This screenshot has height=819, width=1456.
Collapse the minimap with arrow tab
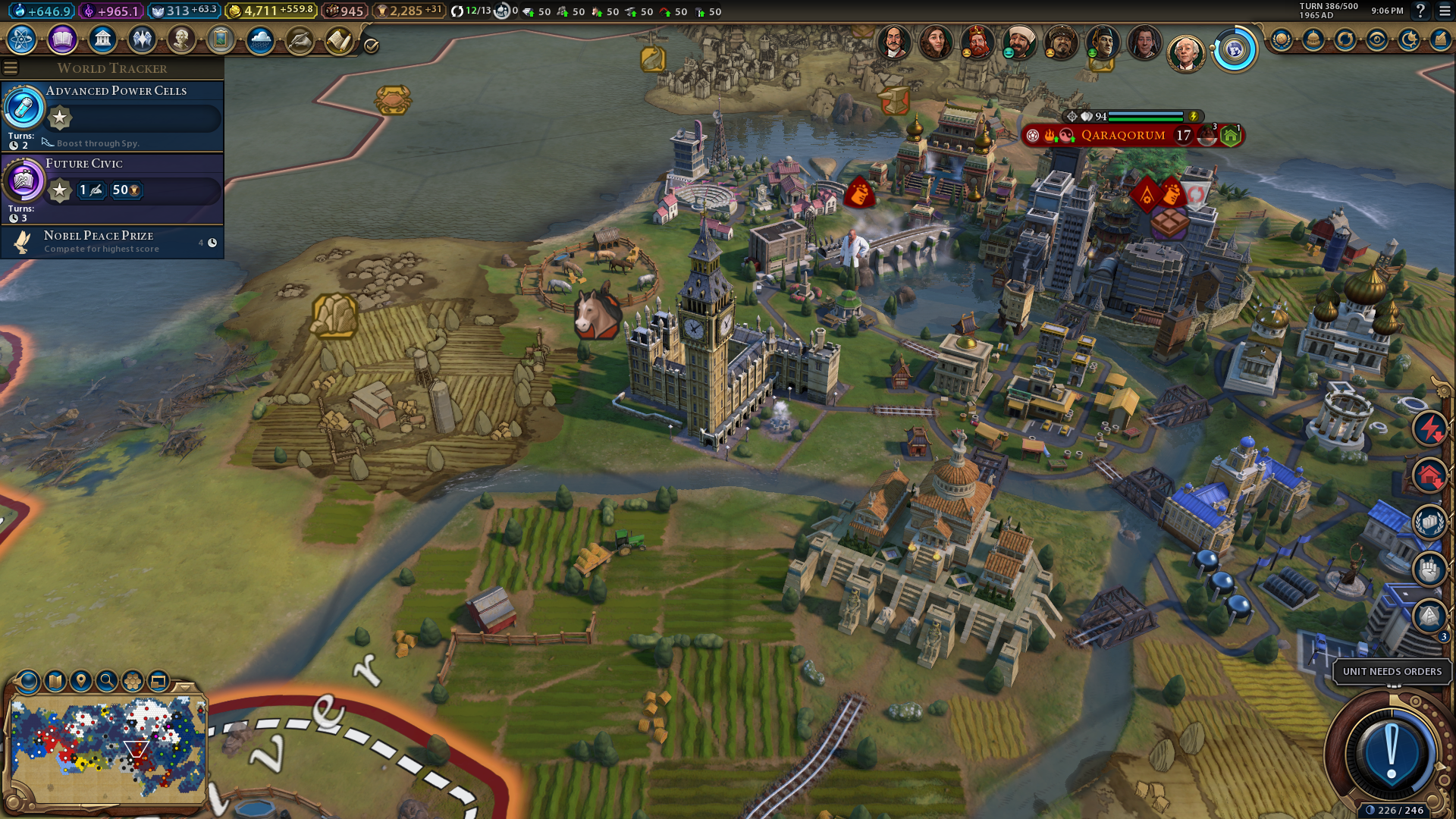pos(184,686)
